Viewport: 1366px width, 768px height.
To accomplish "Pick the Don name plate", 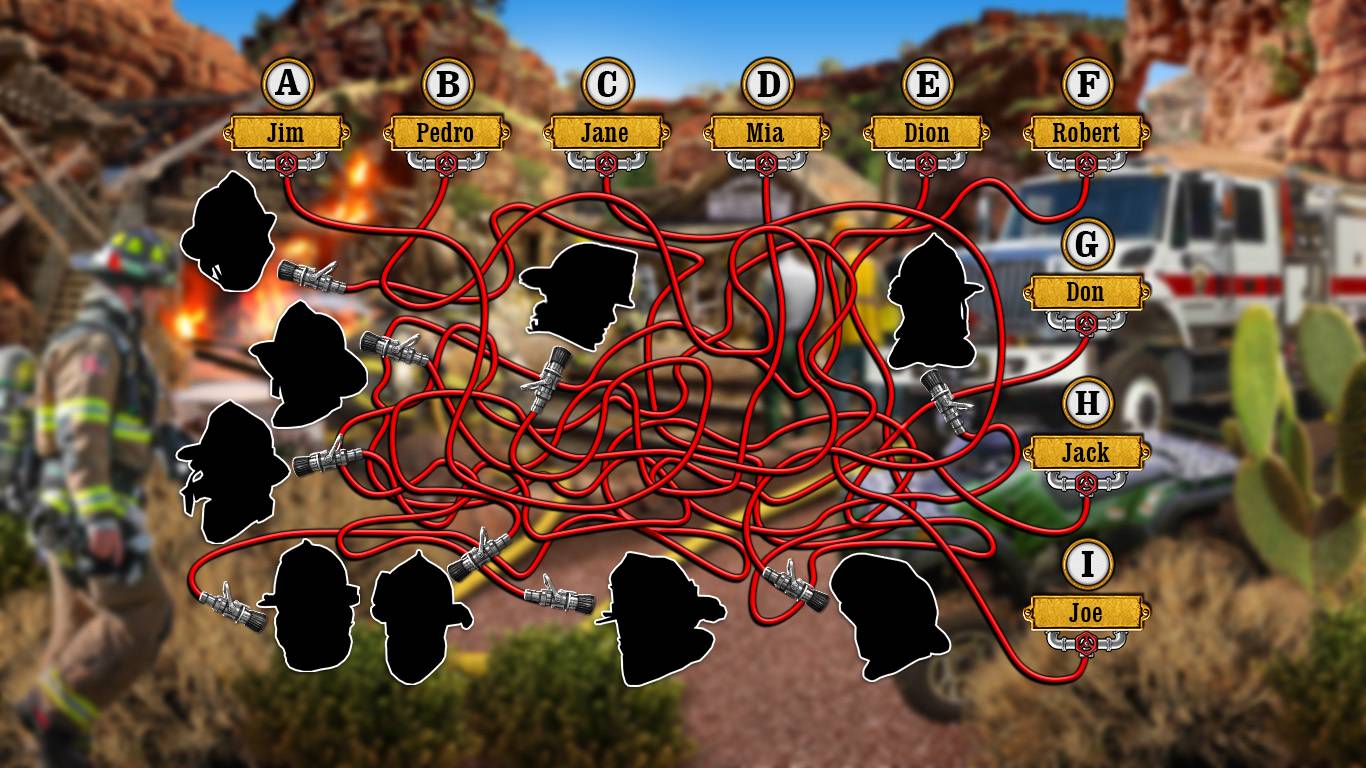I will (1086, 293).
